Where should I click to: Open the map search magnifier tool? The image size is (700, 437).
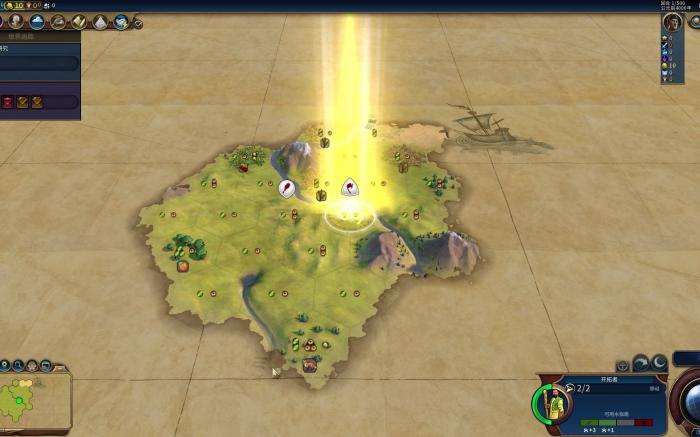pos(46,365)
